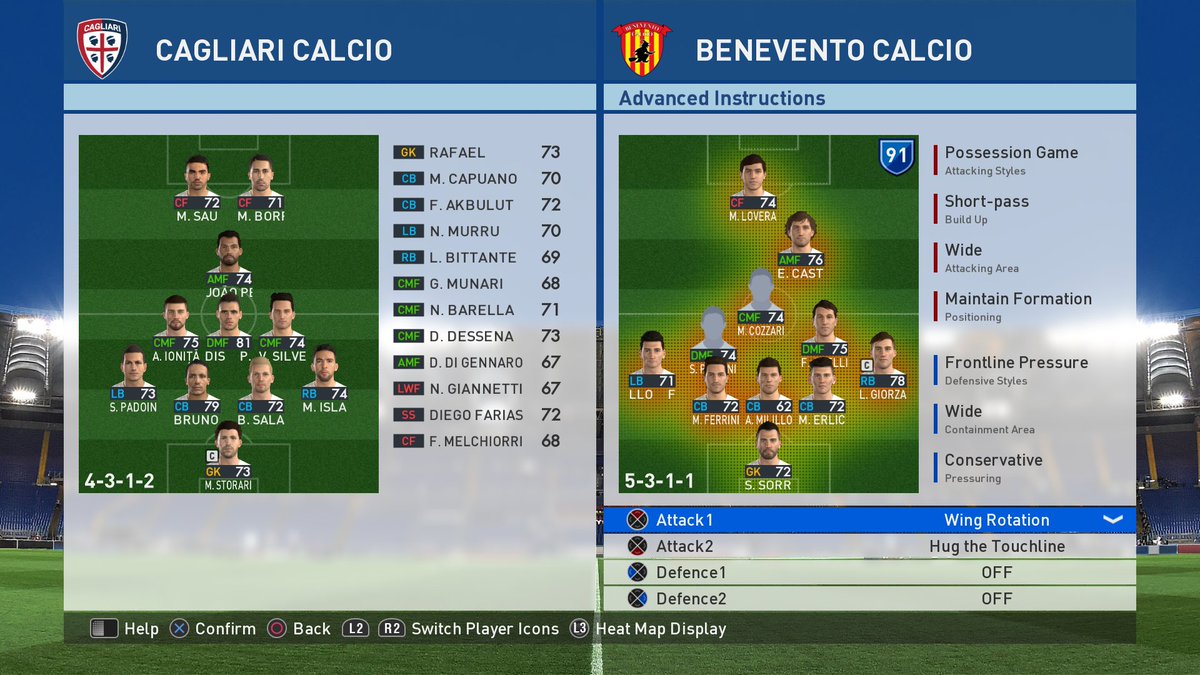Pick Cagliari striker M. Sau
The height and width of the screenshot is (675, 1200).
click(x=197, y=183)
